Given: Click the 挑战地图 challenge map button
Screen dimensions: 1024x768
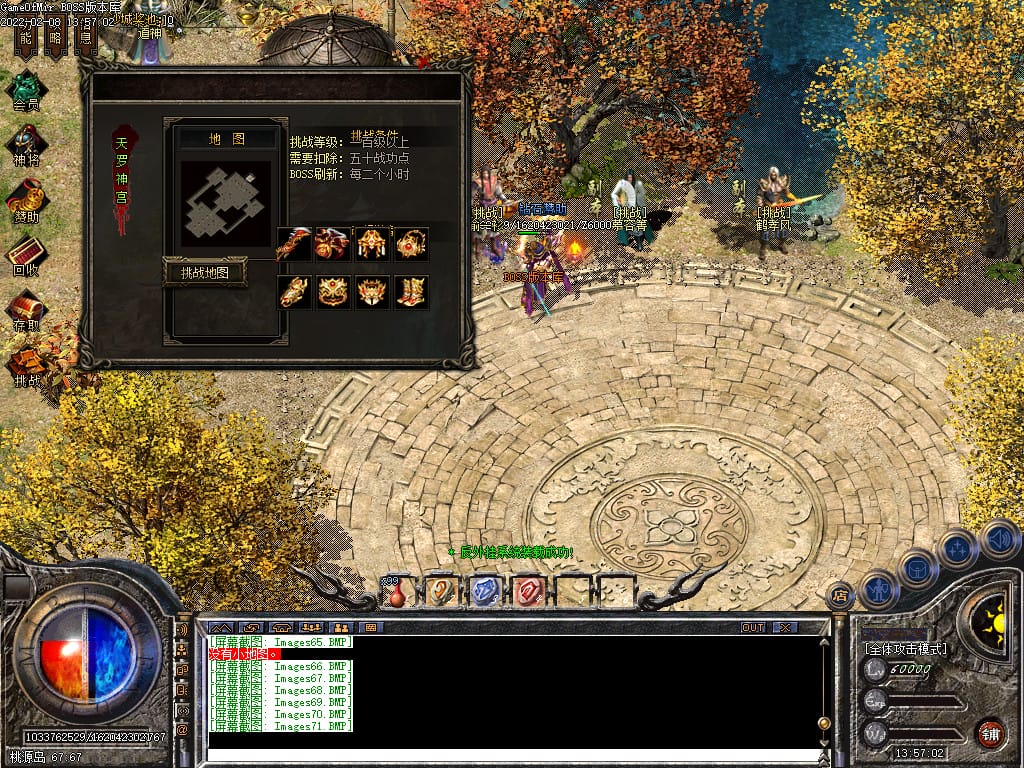Looking at the screenshot, I should (205, 272).
